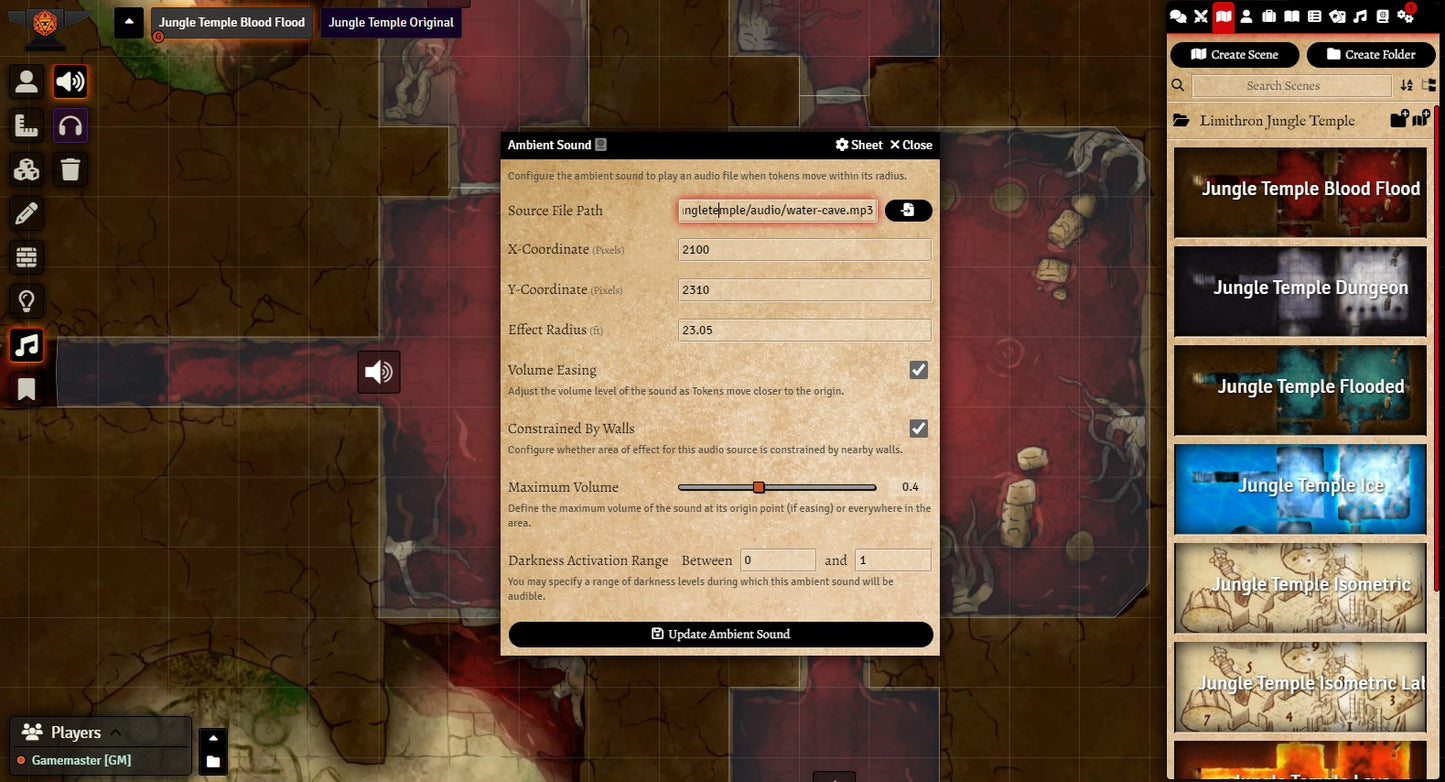Focus the Source File Path field
The width and height of the screenshot is (1445, 782).
[x=777, y=210]
